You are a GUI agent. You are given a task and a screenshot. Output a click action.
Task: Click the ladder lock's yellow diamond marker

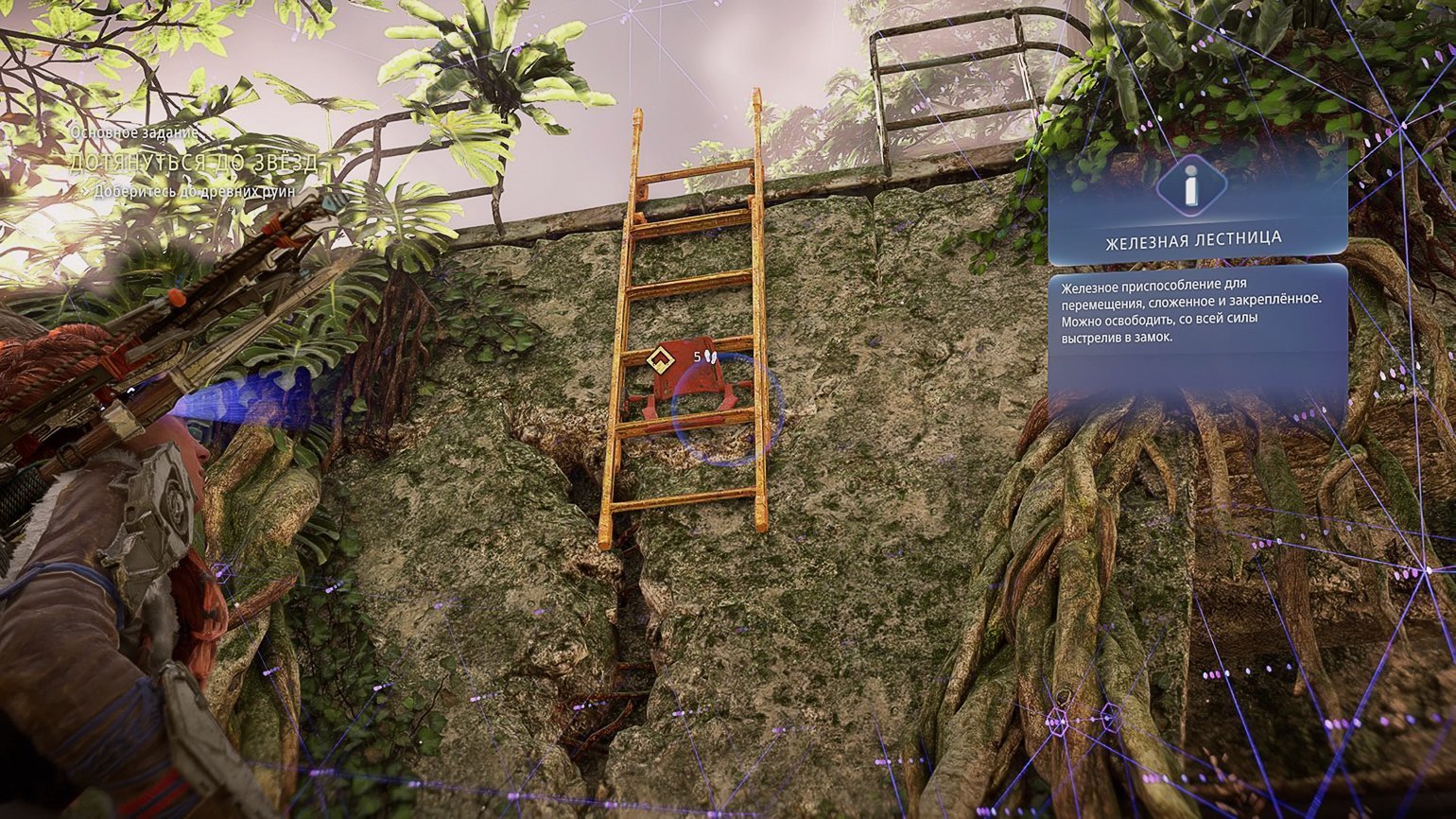659,359
